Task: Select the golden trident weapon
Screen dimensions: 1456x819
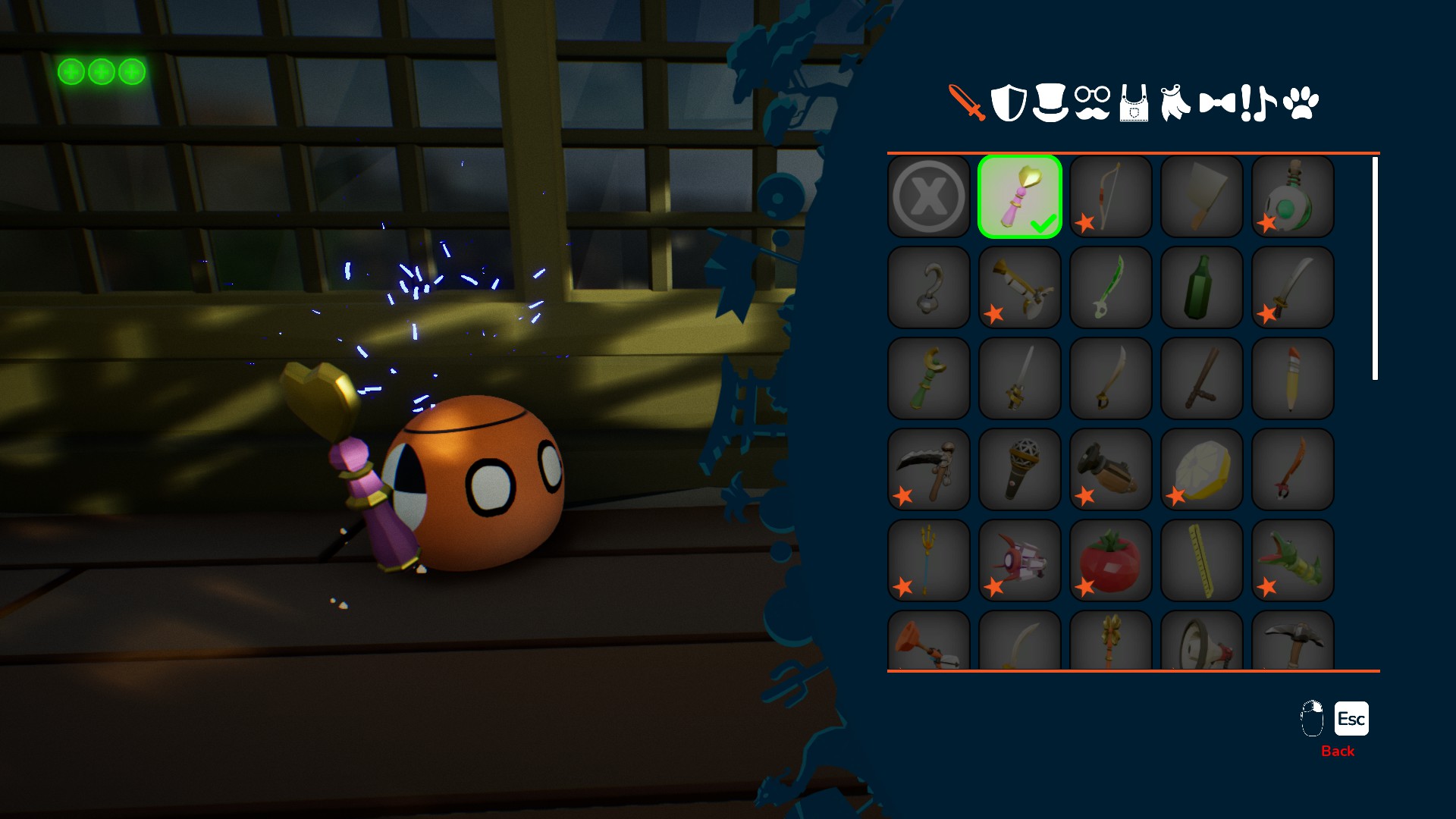Action: coord(929,560)
